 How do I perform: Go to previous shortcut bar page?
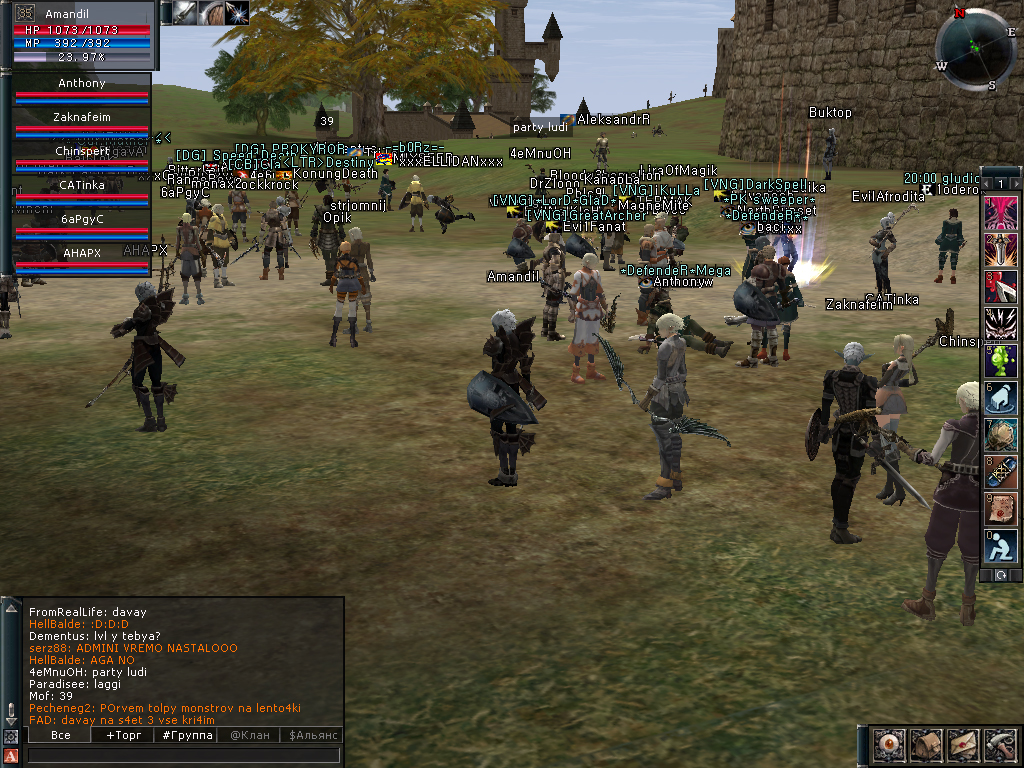[987, 184]
